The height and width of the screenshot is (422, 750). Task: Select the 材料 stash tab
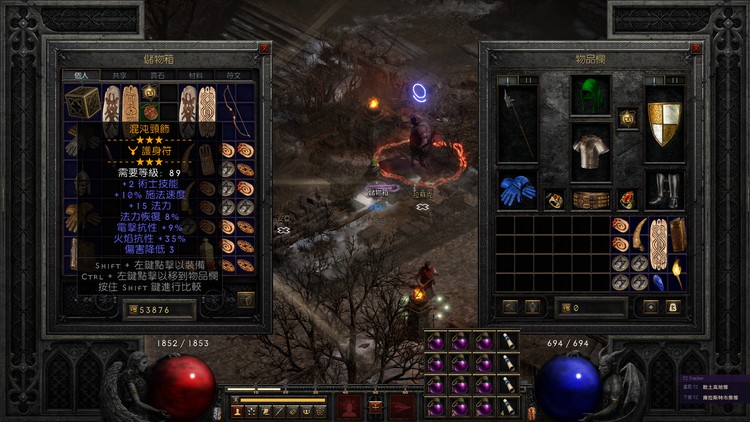tap(197, 75)
